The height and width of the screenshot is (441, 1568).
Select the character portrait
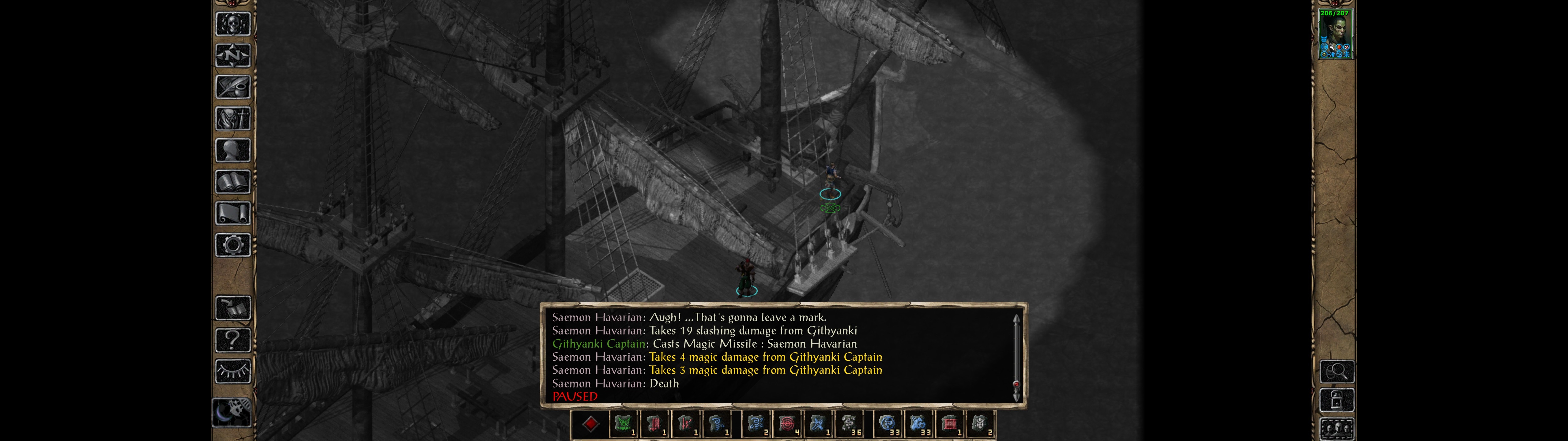[x=1335, y=34]
